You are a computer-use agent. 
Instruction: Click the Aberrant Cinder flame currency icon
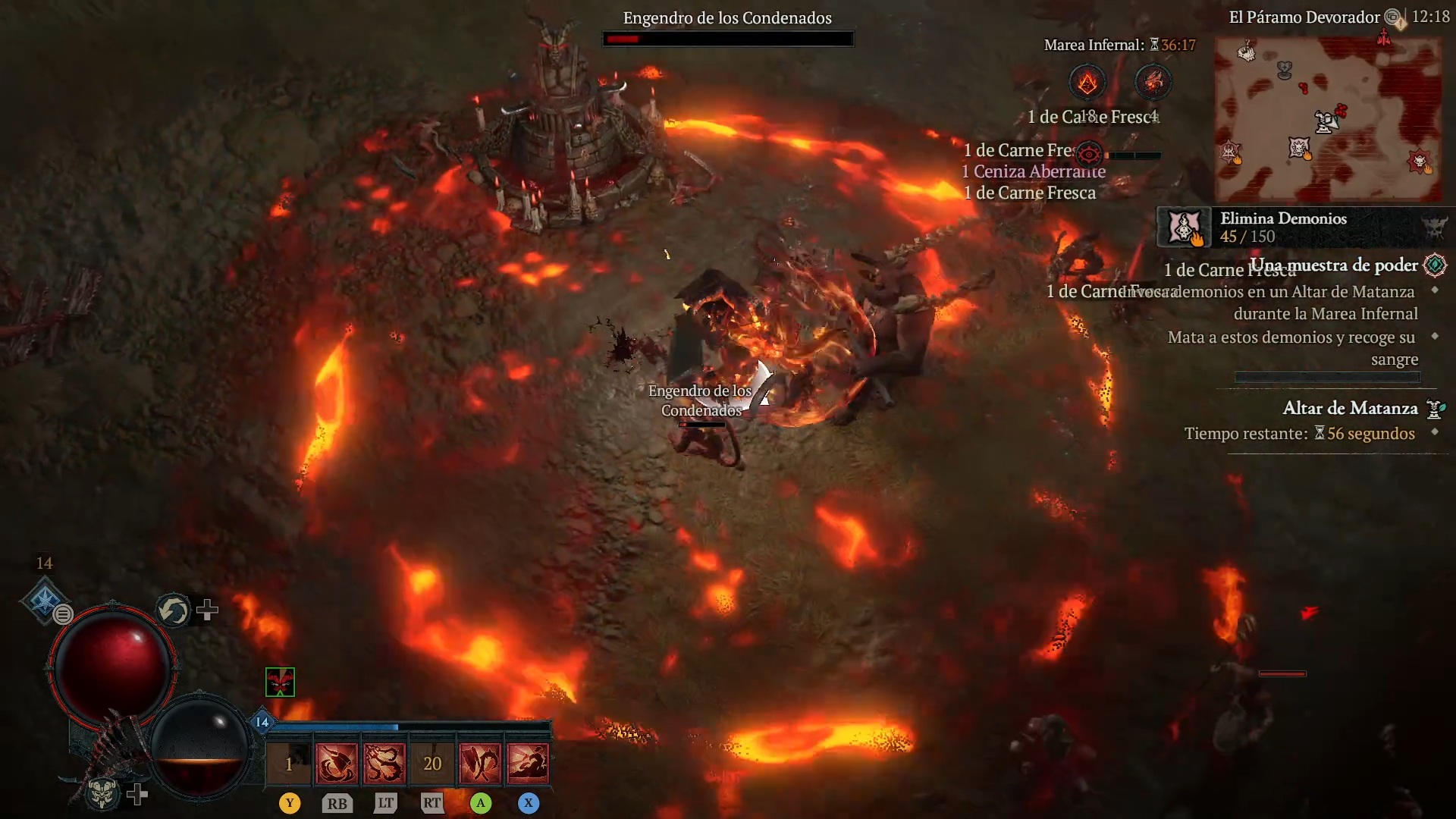pos(1087,82)
